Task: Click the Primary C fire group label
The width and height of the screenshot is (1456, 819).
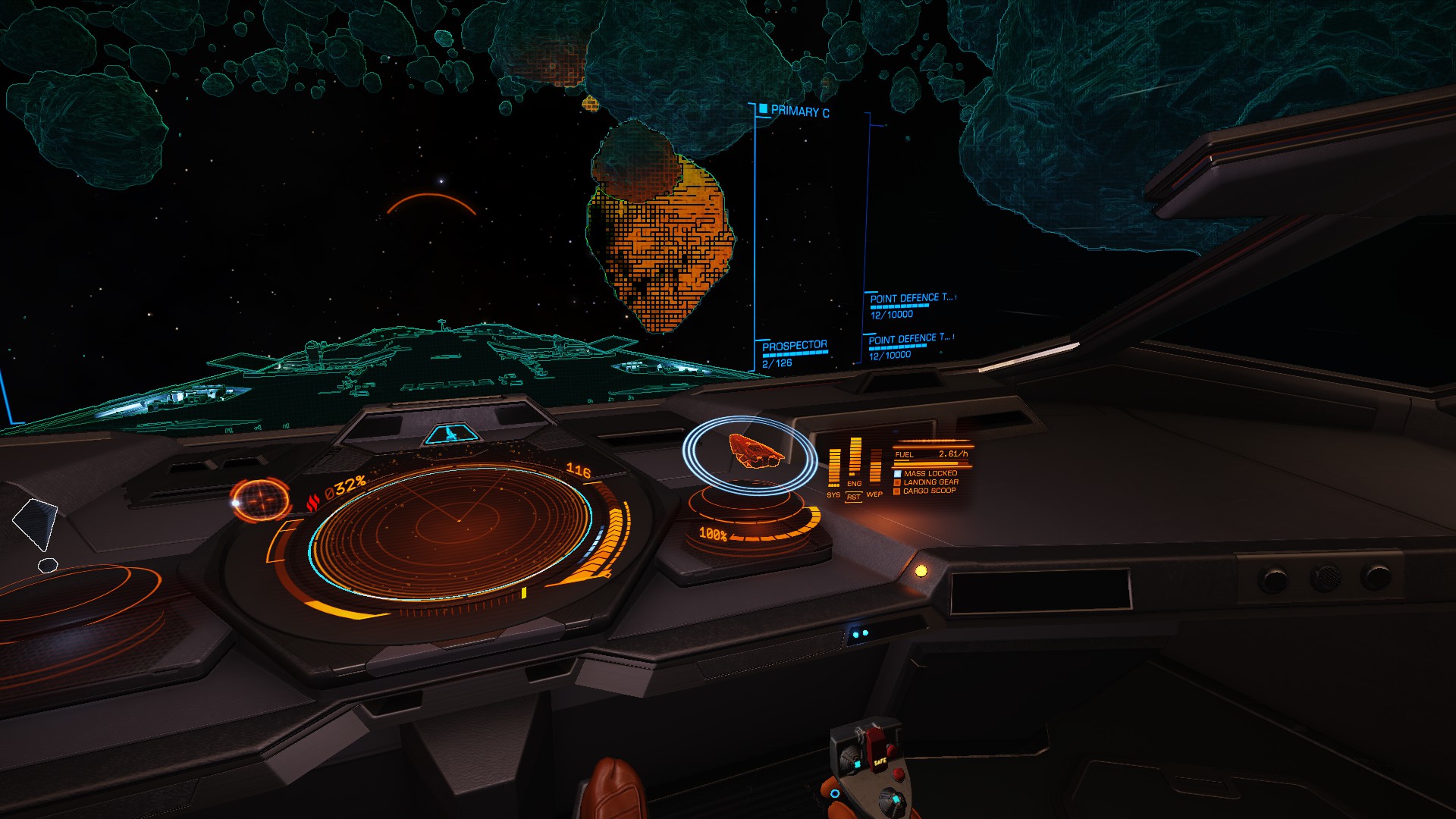Action: (x=799, y=111)
